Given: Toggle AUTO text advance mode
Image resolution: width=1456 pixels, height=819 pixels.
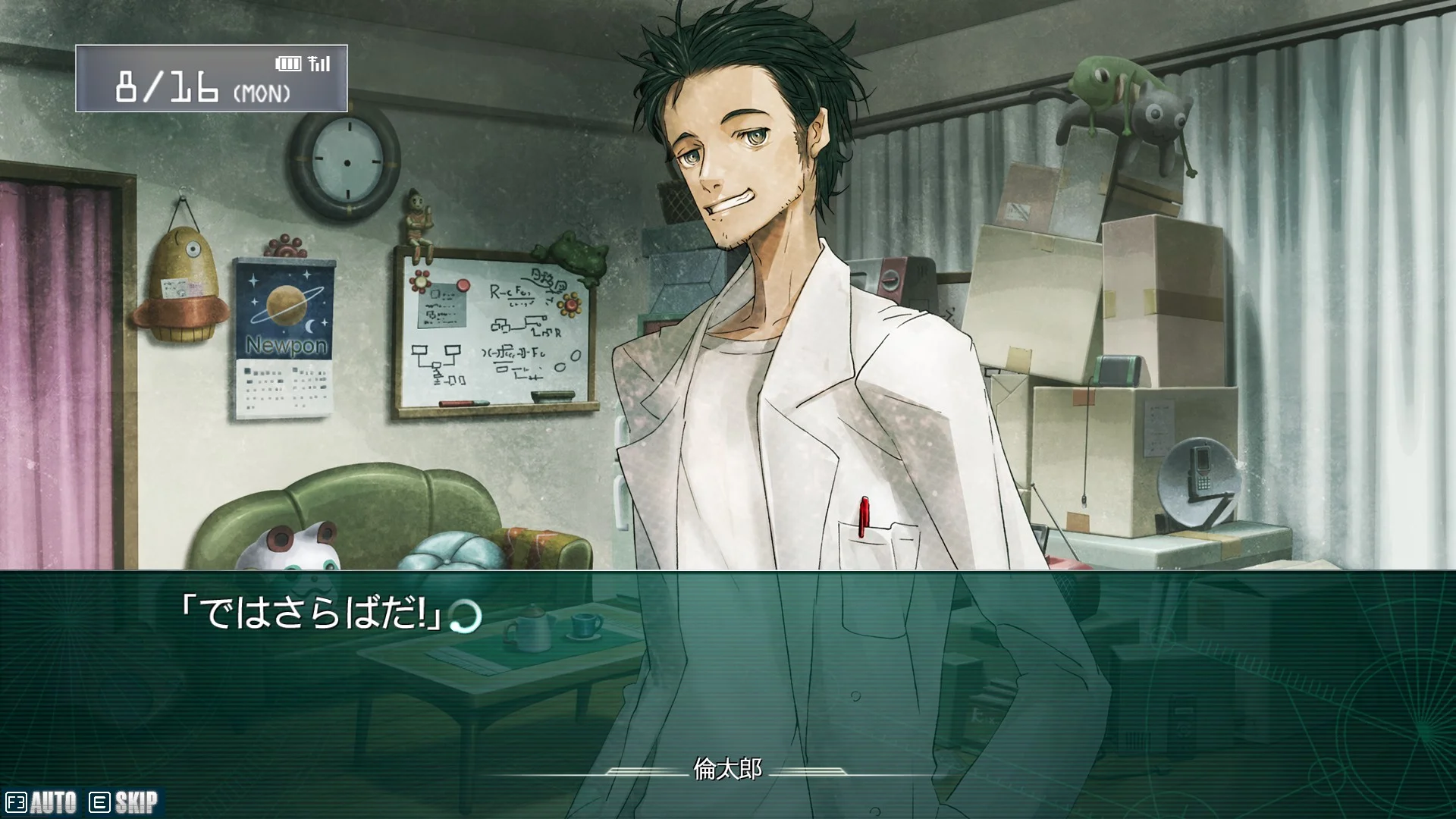Looking at the screenshot, I should pyautogui.click(x=42, y=802).
